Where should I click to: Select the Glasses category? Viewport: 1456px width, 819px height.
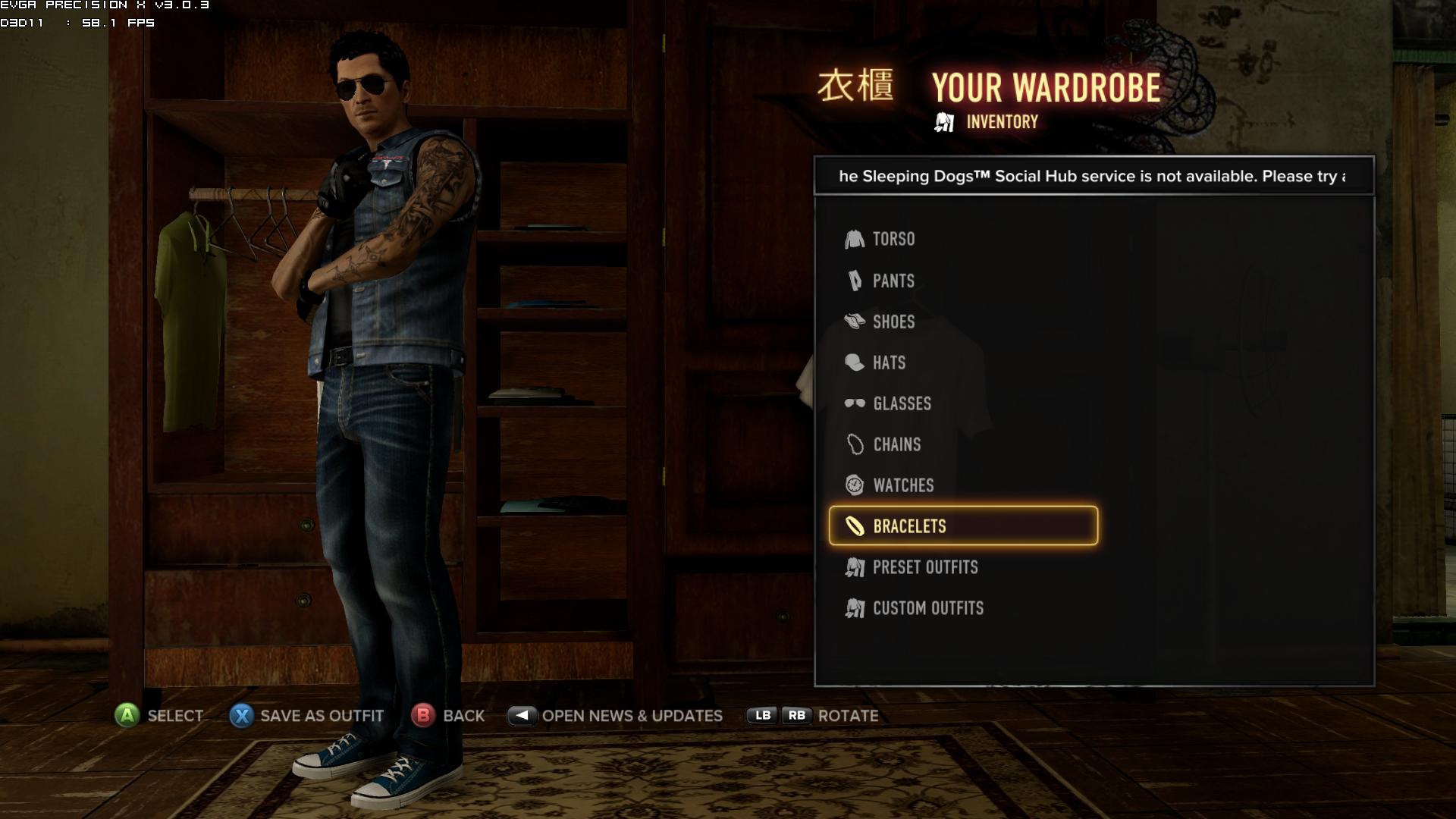point(901,404)
